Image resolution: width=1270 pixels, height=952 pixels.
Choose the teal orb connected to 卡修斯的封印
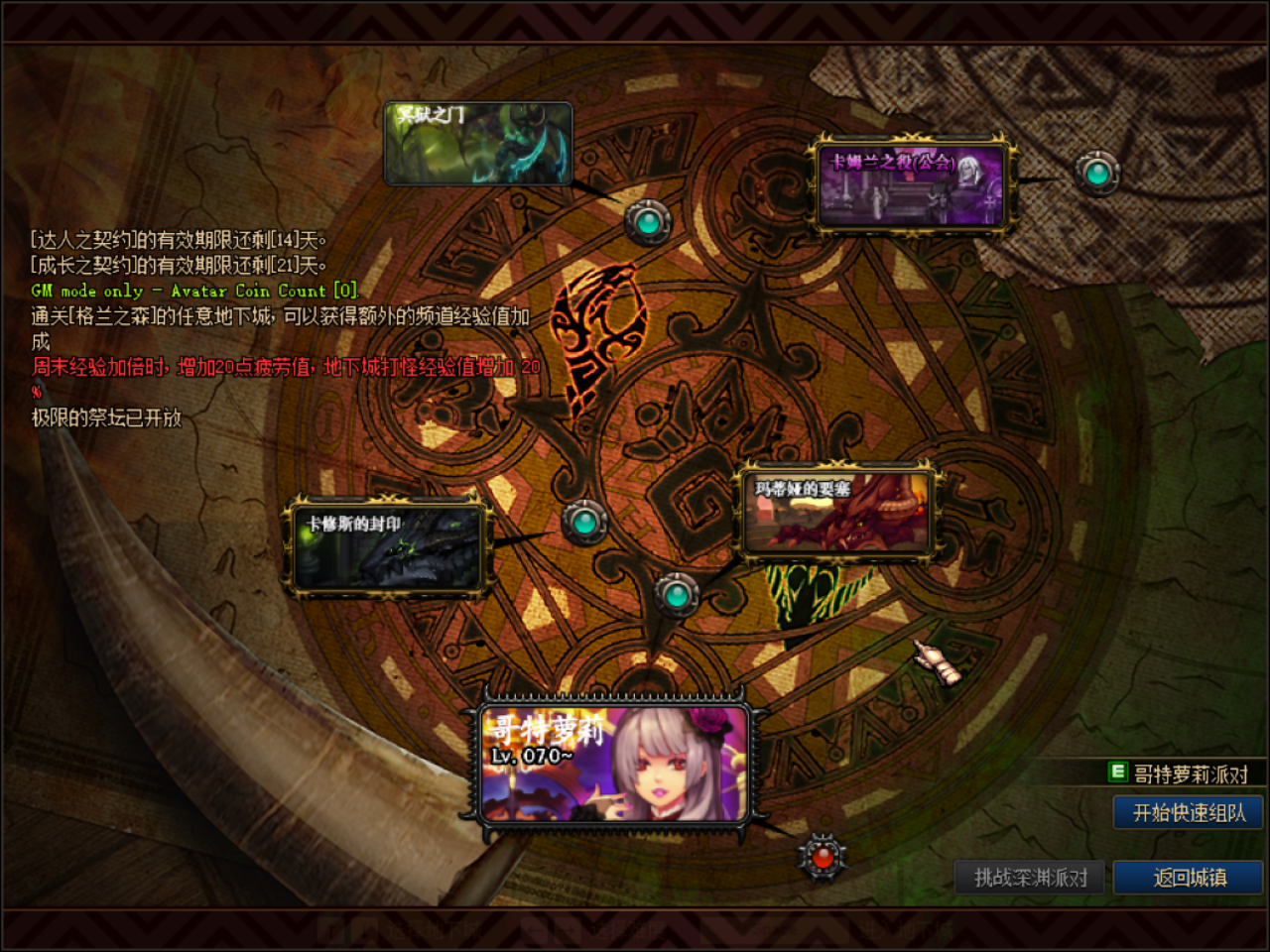[x=584, y=522]
